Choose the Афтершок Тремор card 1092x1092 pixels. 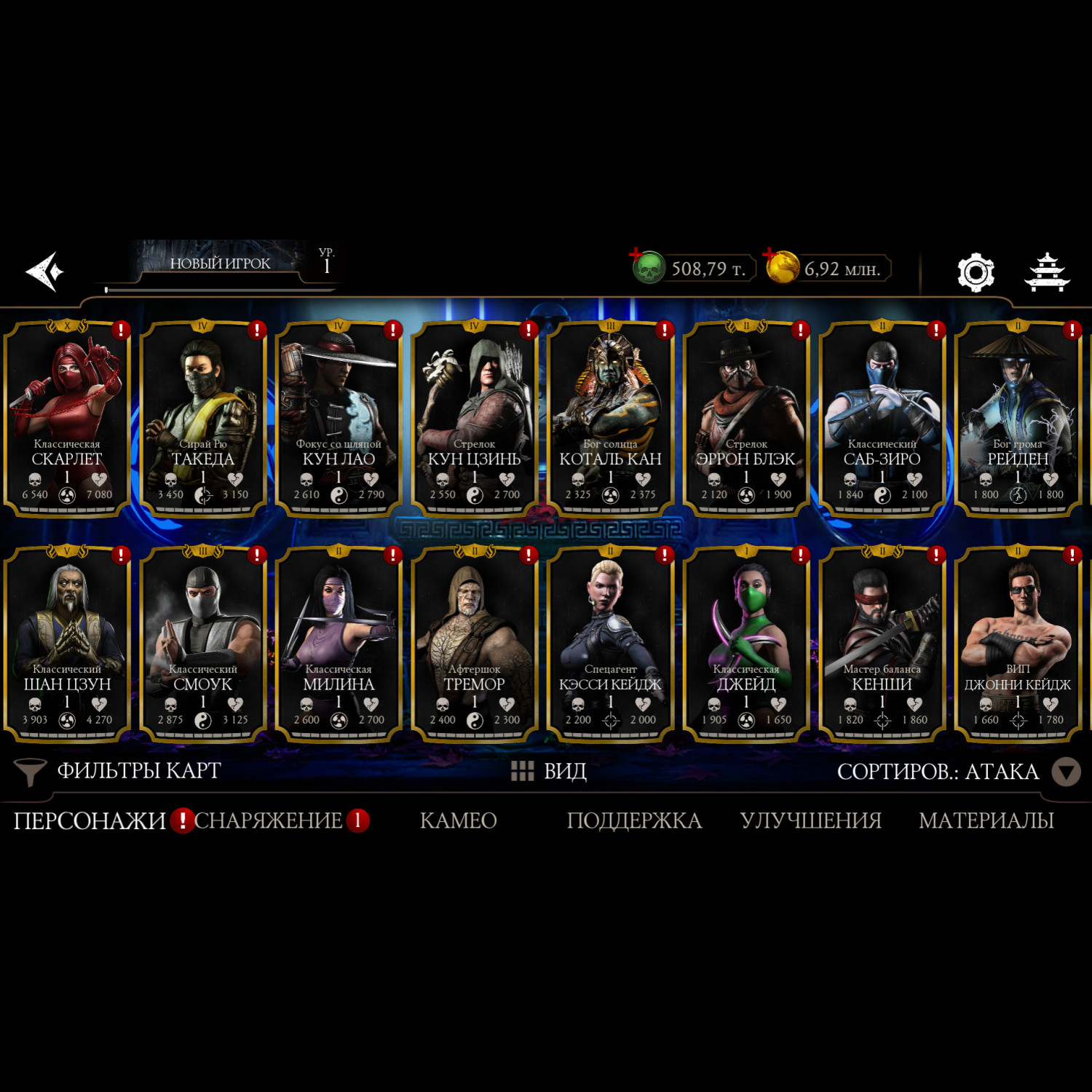[x=474, y=644]
